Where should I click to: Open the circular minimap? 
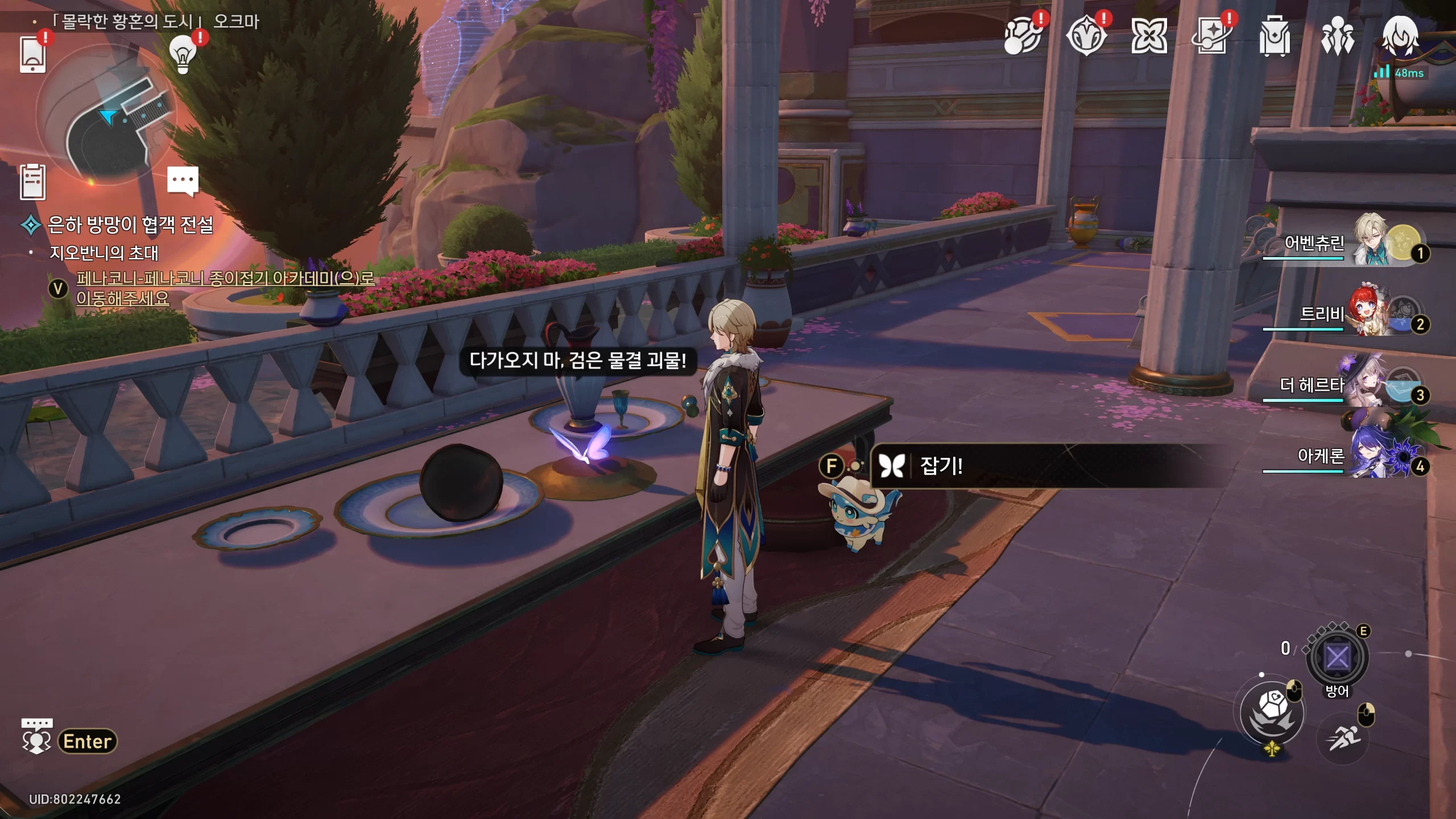[106, 114]
